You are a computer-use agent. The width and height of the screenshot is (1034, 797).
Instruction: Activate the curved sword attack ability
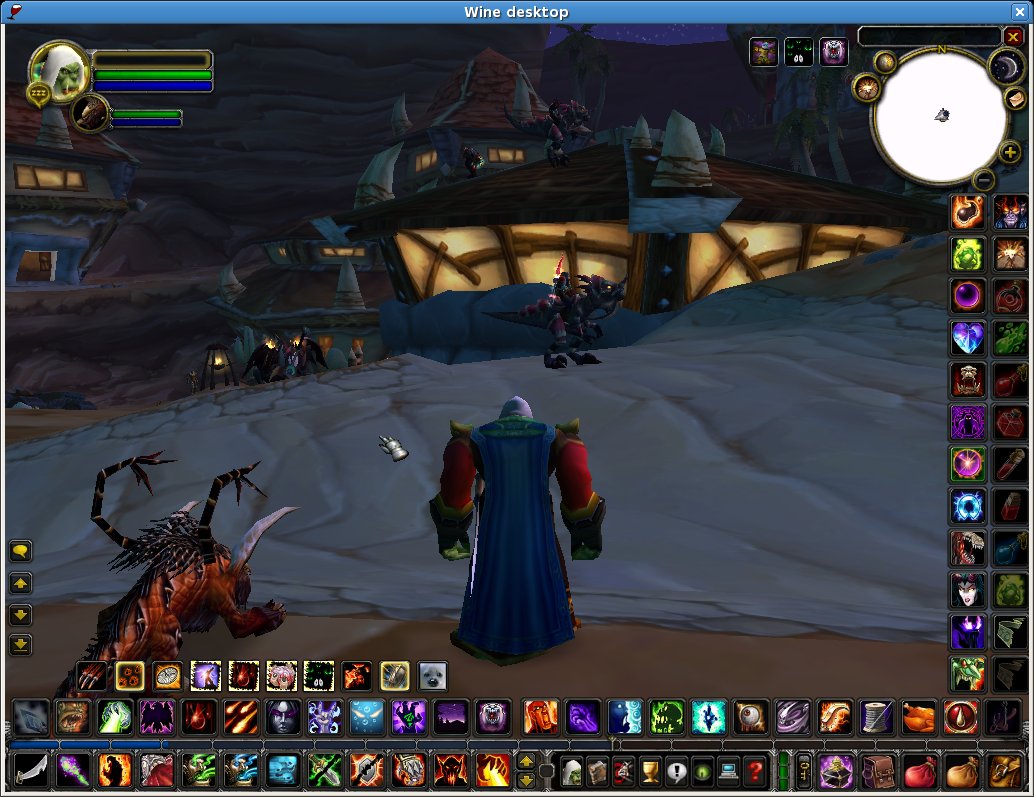pos(28,771)
